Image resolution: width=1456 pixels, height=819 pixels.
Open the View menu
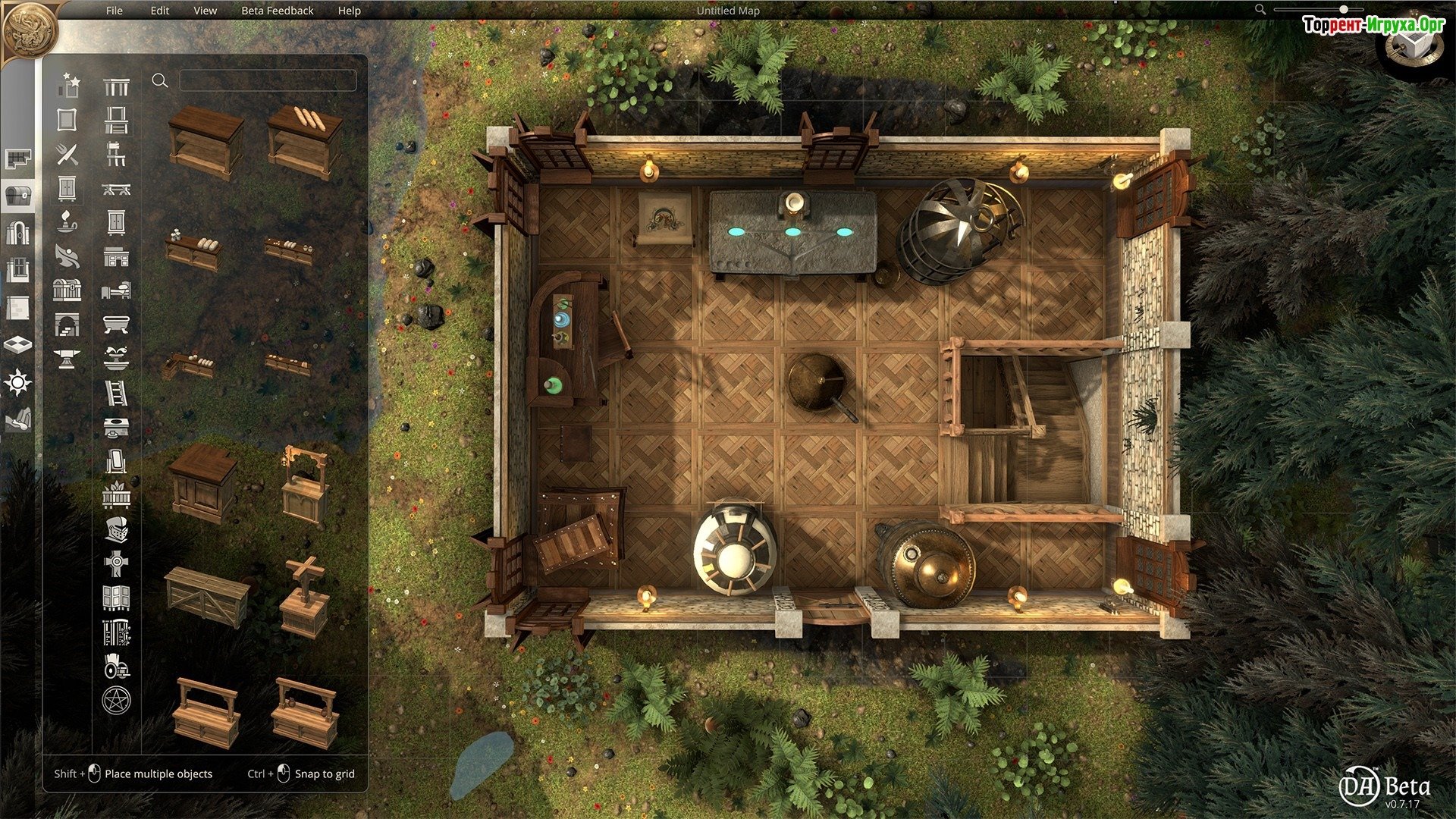tap(205, 11)
